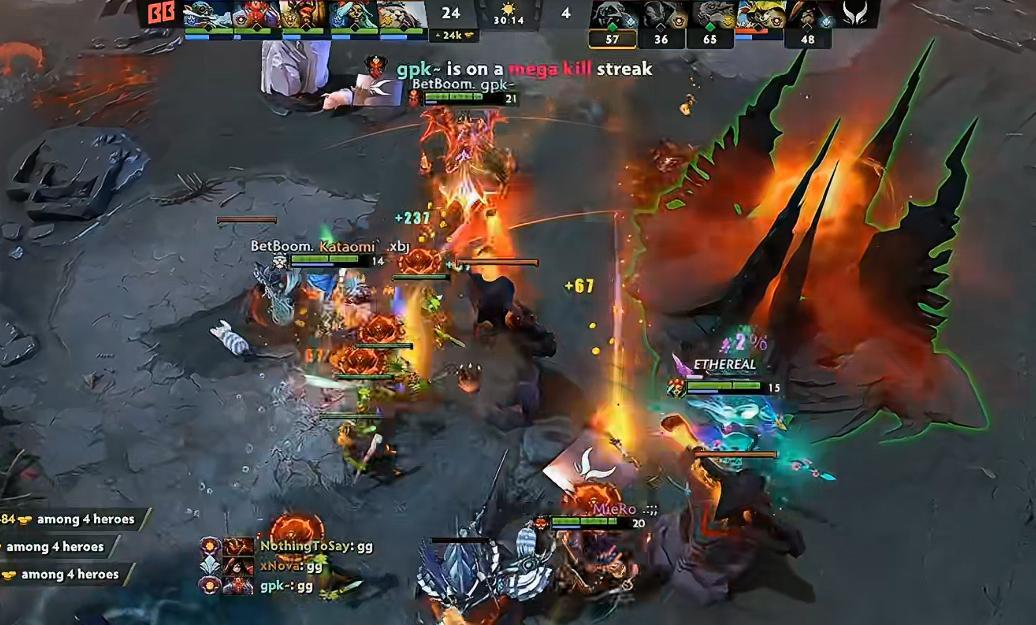Select the dead hero portrait showing 65
Viewport: 1036px width, 625px height.
(x=711, y=16)
